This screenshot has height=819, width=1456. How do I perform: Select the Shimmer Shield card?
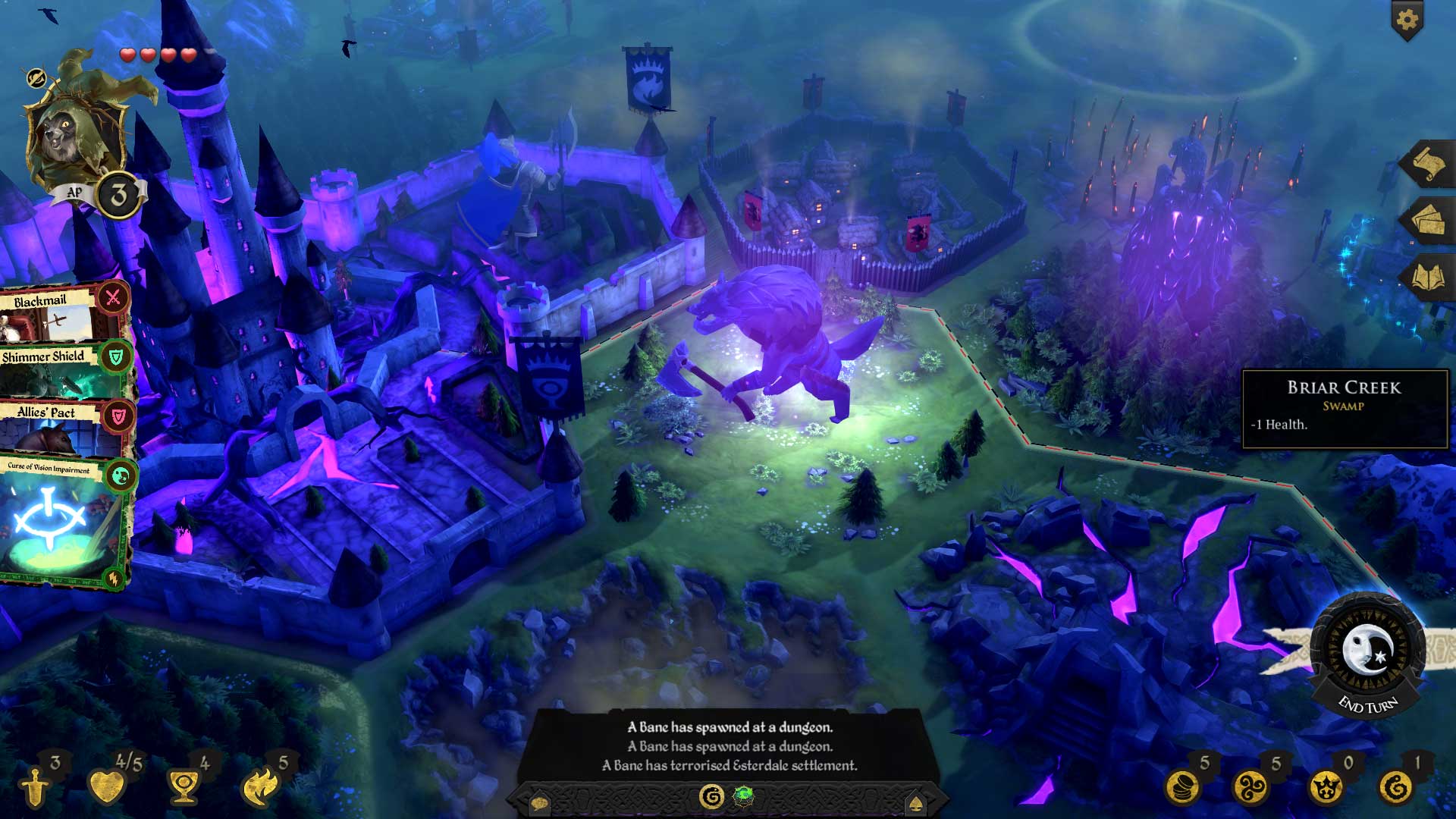(x=45, y=375)
